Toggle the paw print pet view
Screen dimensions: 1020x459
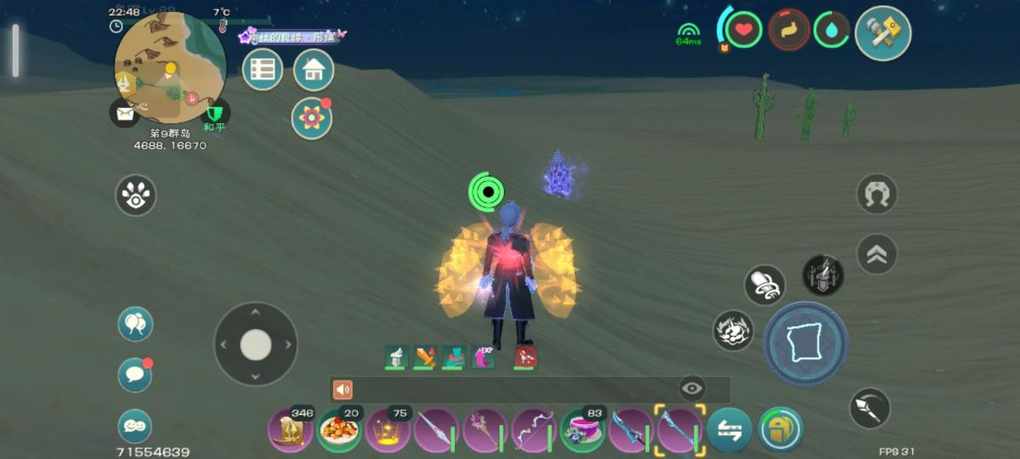pyautogui.click(x=136, y=195)
